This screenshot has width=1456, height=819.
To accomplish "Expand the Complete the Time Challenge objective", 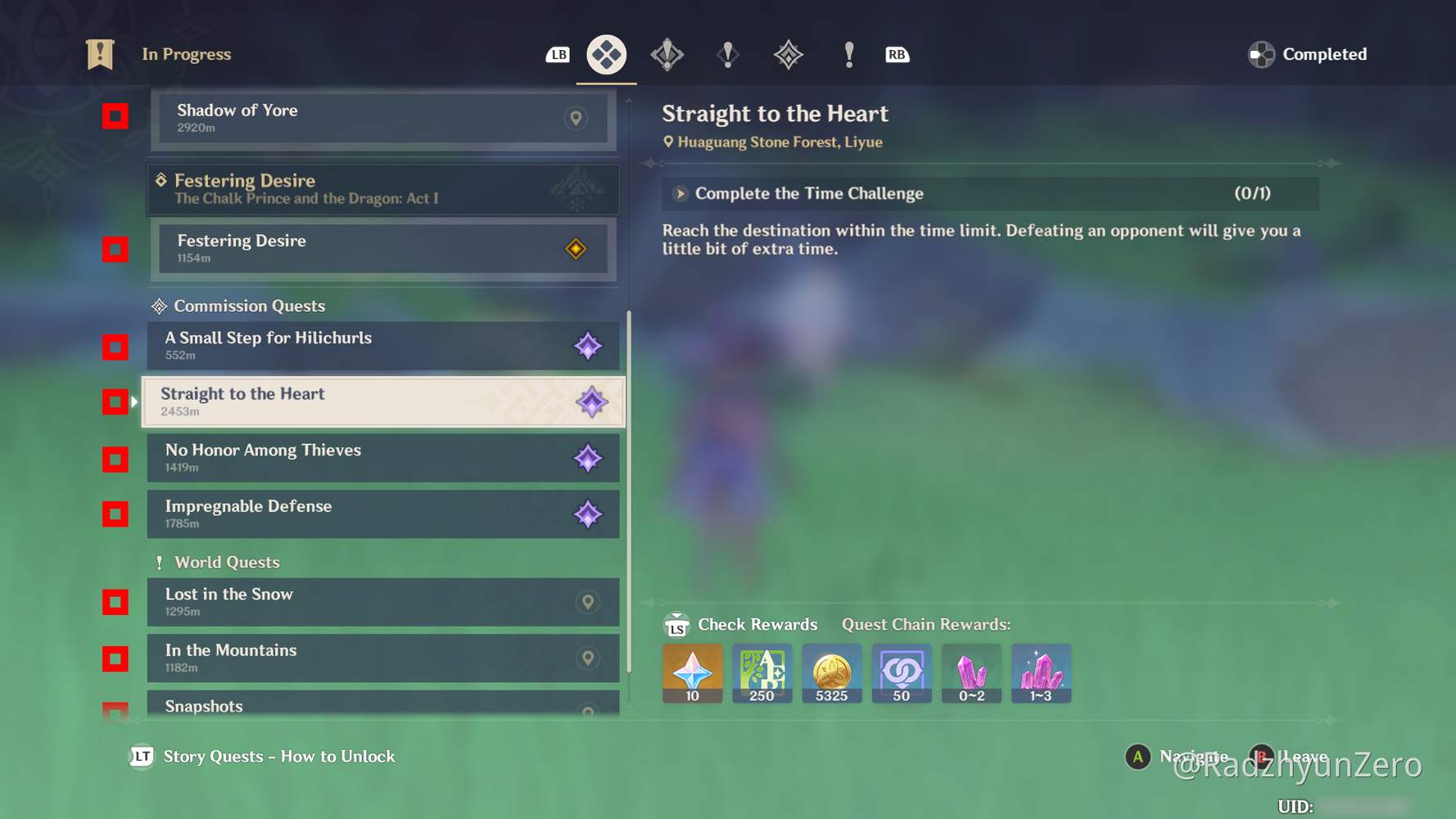I will (x=681, y=193).
